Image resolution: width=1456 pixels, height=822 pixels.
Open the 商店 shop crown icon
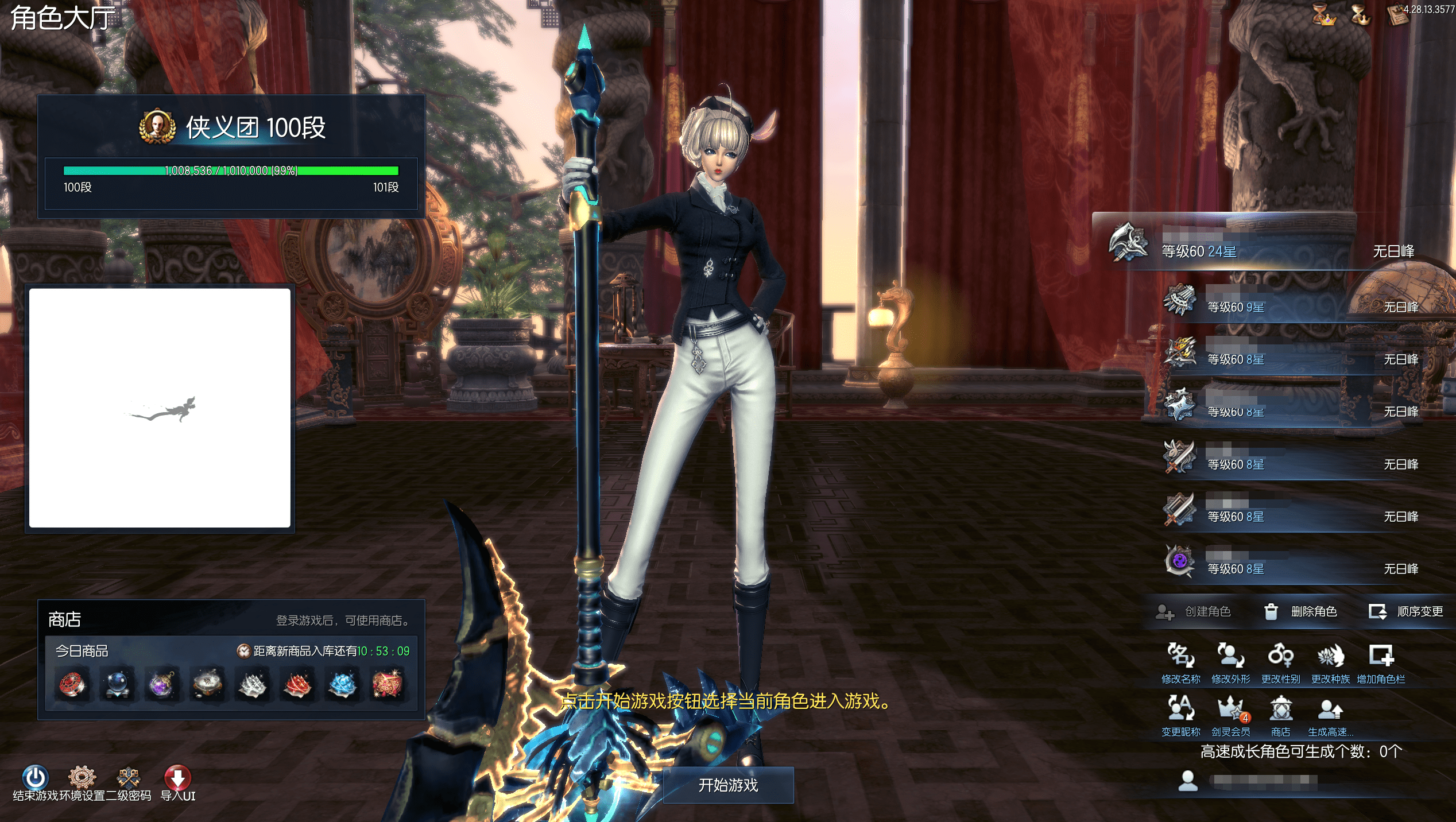[x=1280, y=709]
